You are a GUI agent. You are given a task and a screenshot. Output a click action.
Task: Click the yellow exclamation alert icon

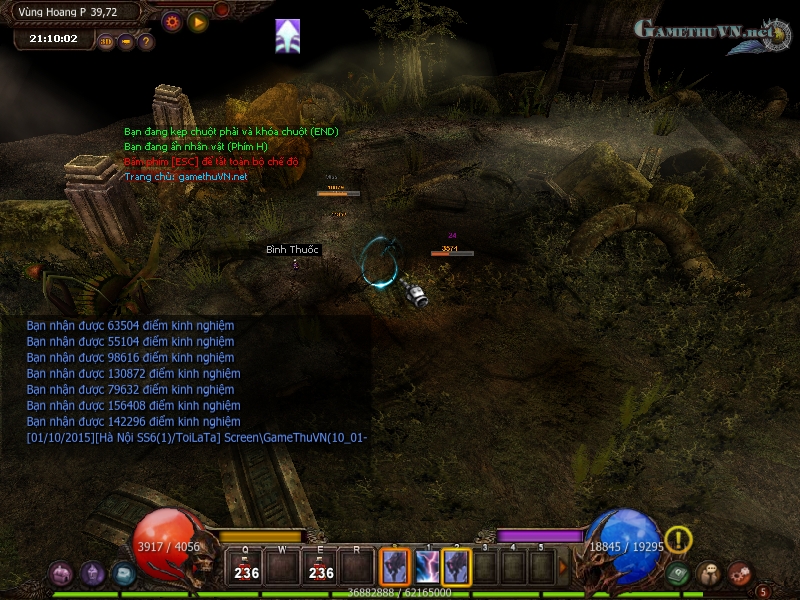[x=679, y=540]
